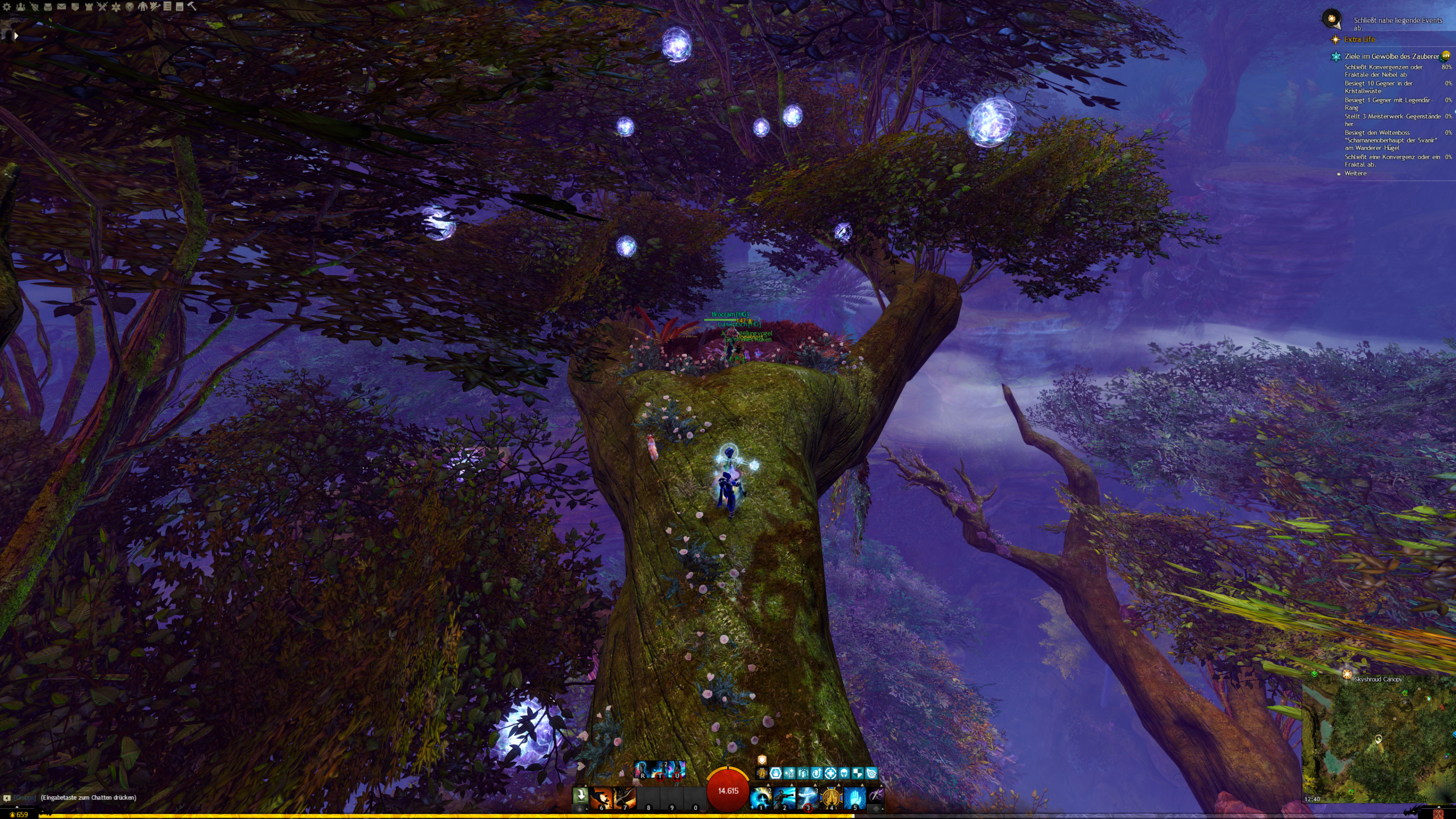The height and width of the screenshot is (819, 1456).
Task: Open the mail envelope icon
Action: click(x=61, y=7)
